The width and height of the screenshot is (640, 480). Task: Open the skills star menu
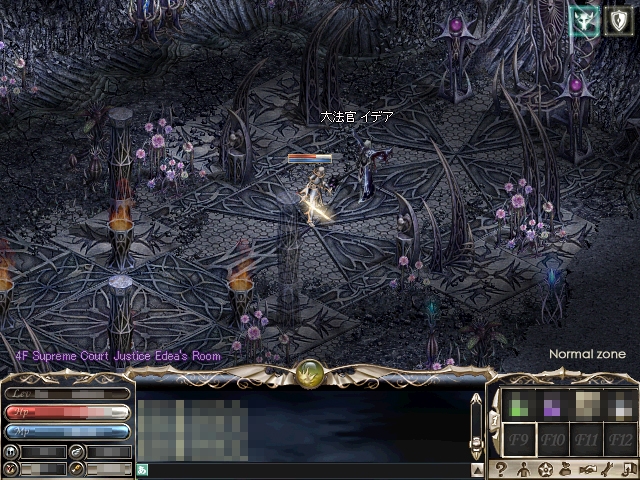pos(545,469)
